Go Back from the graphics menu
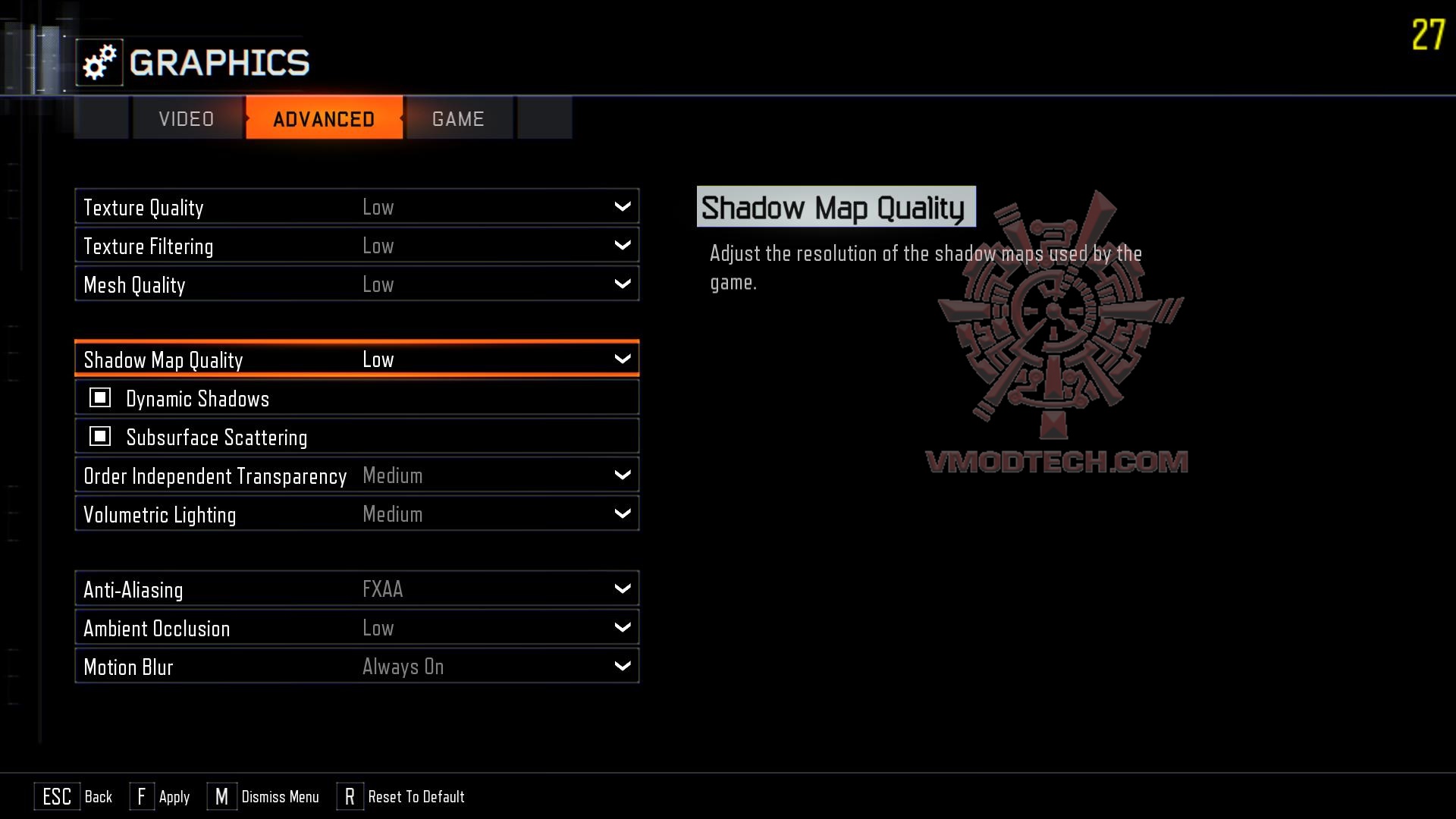Image resolution: width=1456 pixels, height=819 pixels. click(x=74, y=796)
